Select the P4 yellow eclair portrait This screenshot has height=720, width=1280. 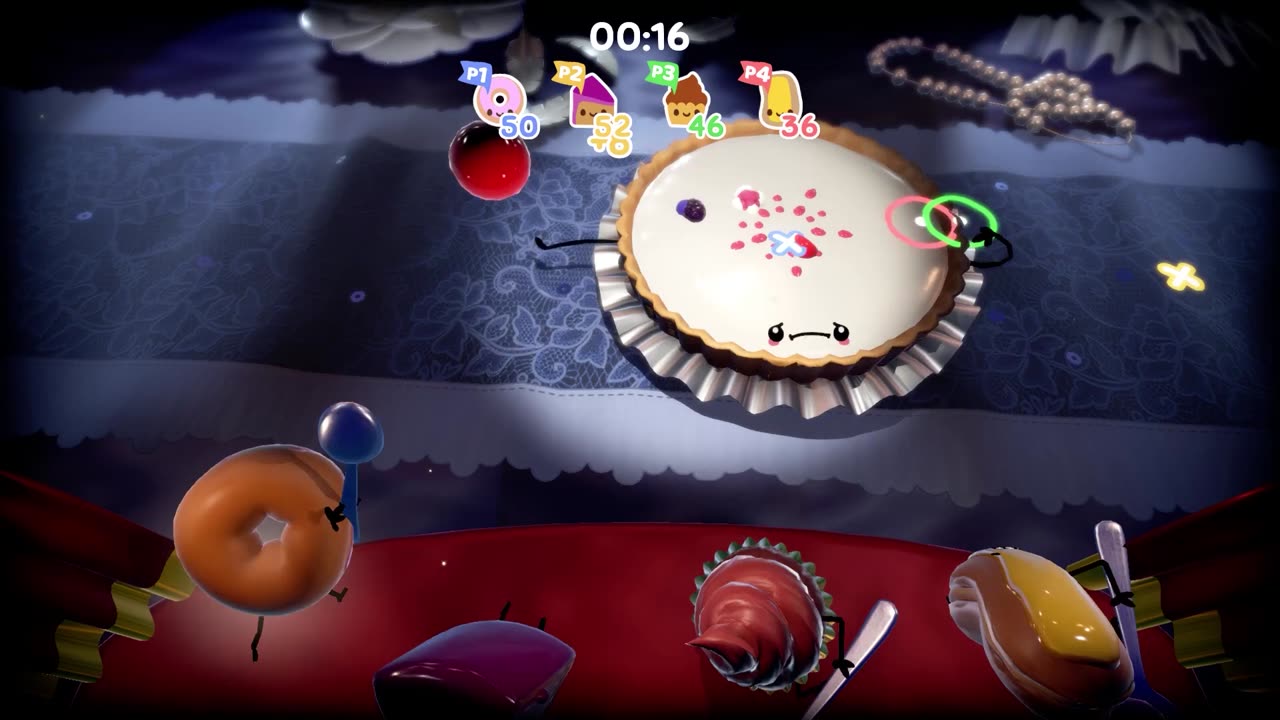point(780,101)
